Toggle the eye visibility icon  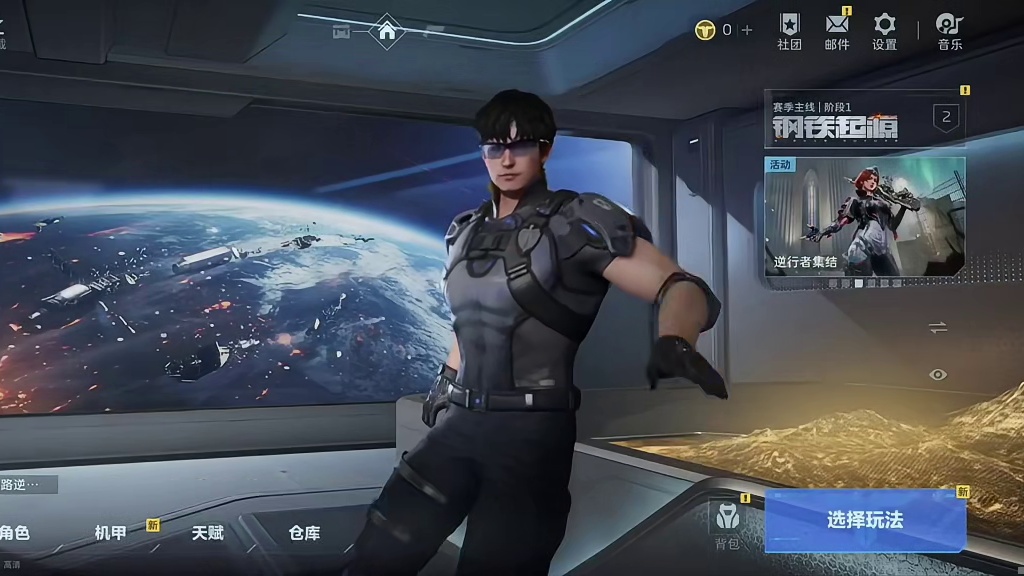click(x=937, y=374)
